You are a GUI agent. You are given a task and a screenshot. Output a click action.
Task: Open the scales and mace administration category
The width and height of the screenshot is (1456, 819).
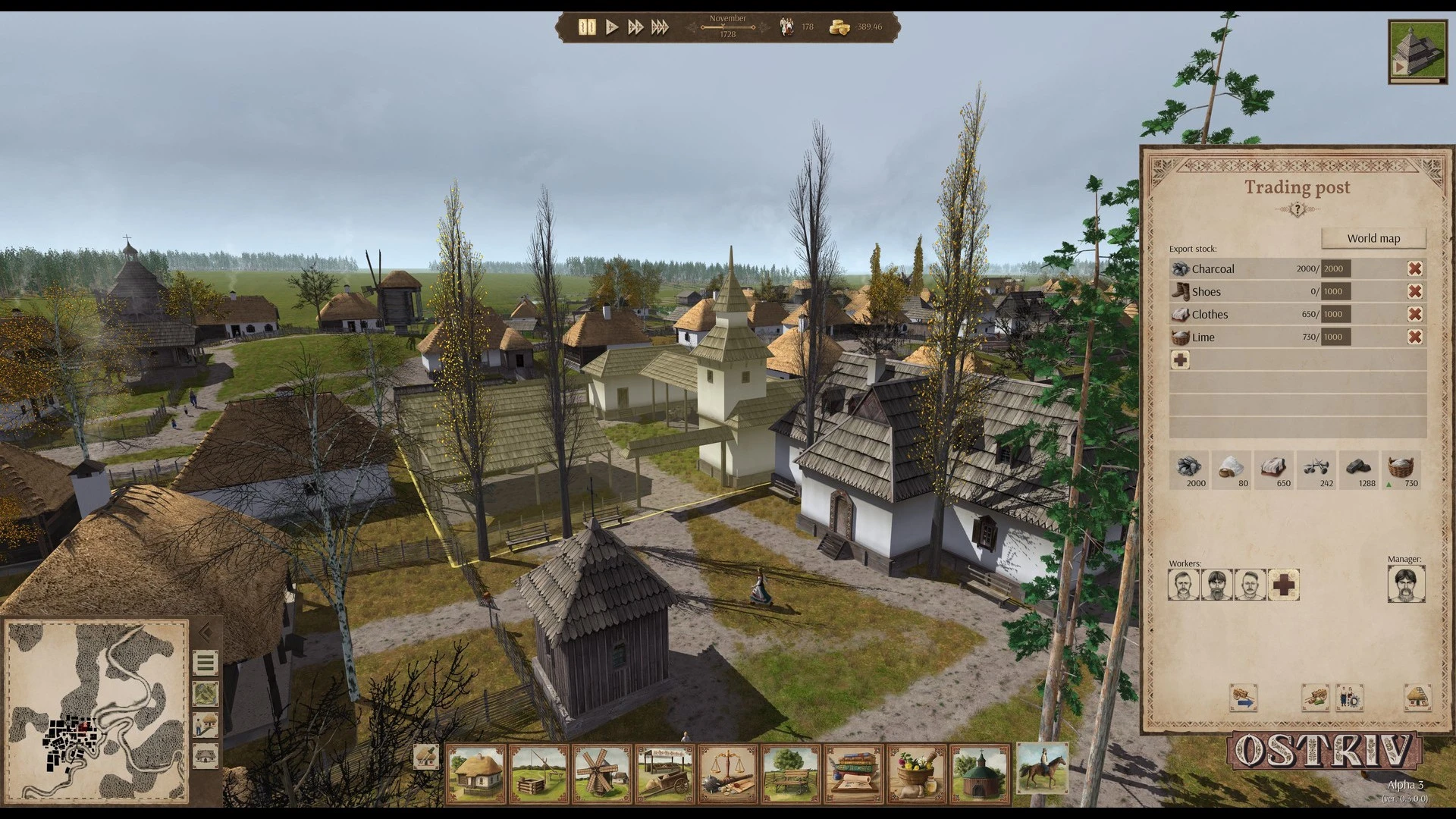click(x=729, y=773)
